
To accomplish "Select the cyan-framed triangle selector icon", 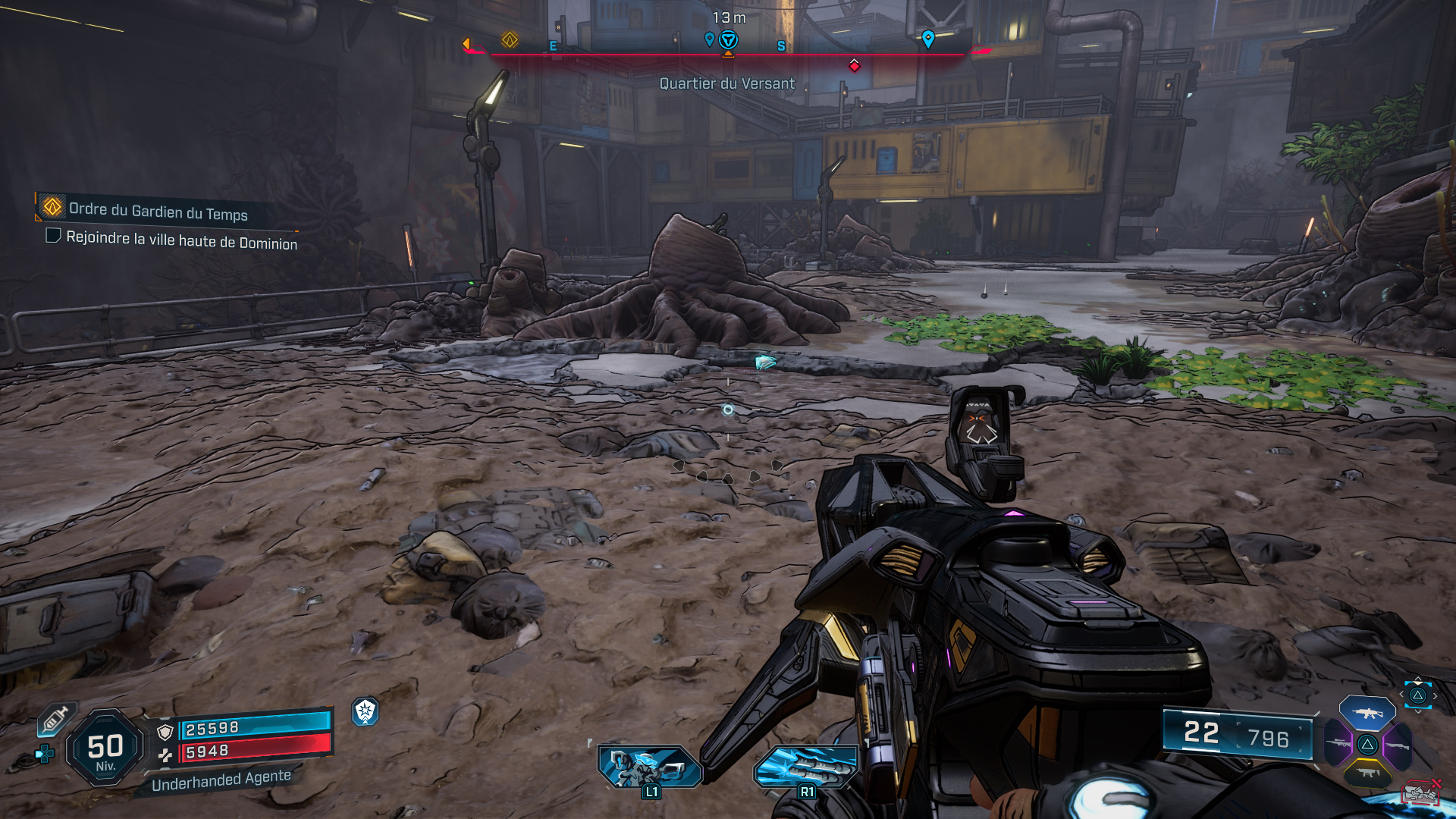I will point(1417,695).
